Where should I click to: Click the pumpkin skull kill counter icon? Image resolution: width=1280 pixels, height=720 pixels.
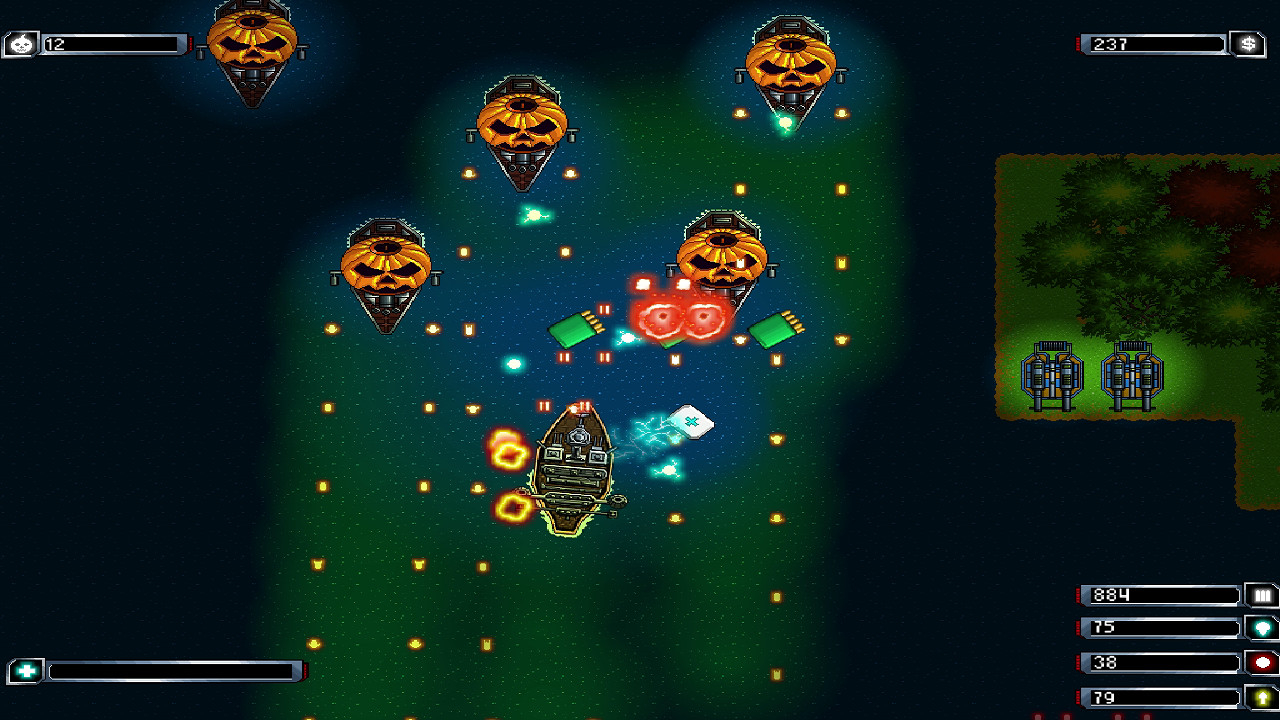pyautogui.click(x=20, y=44)
